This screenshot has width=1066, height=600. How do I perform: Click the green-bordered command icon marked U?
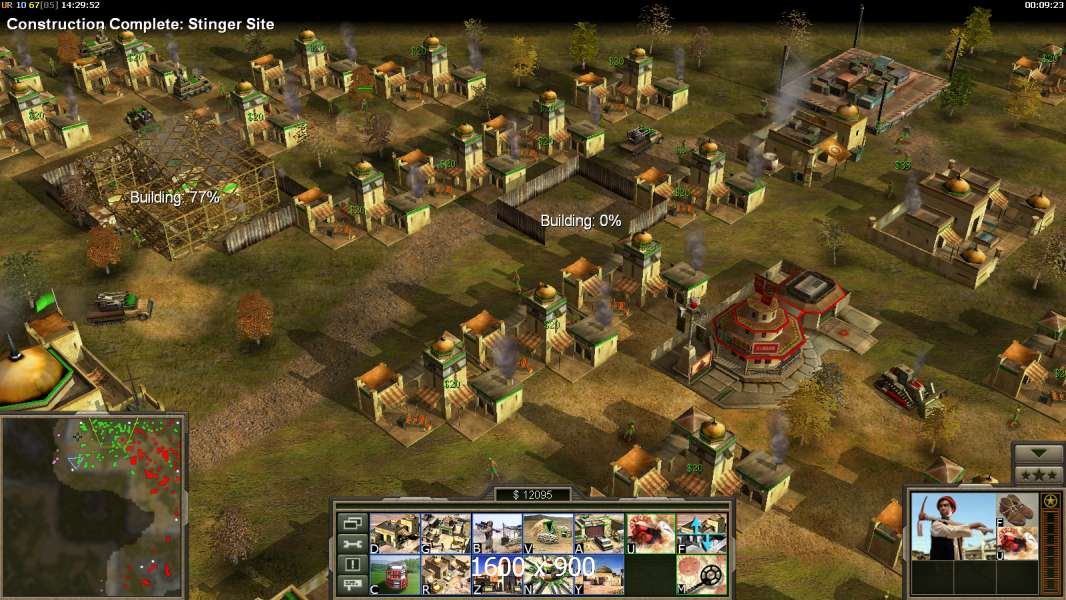click(650, 534)
